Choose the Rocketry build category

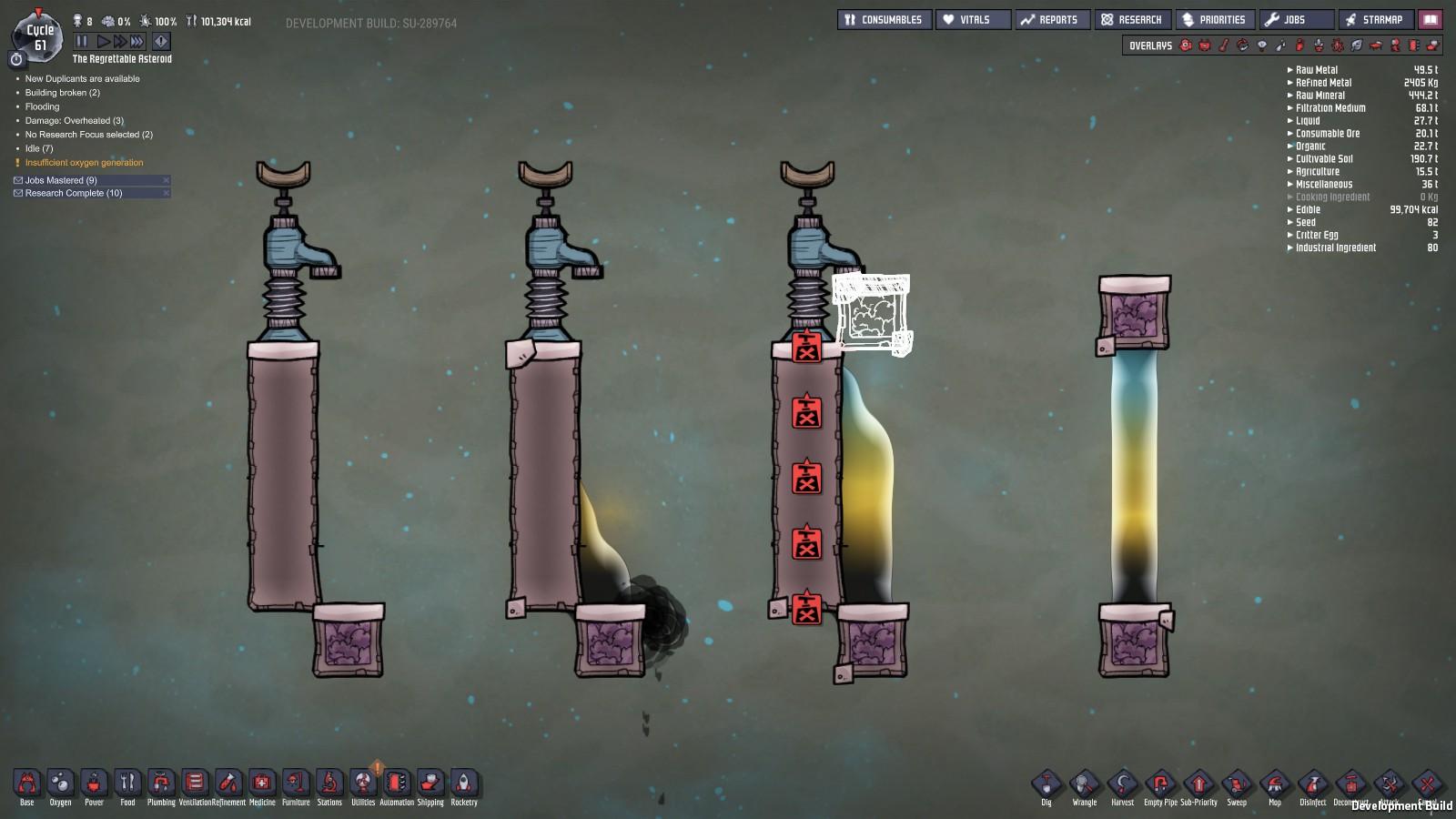pyautogui.click(x=464, y=784)
